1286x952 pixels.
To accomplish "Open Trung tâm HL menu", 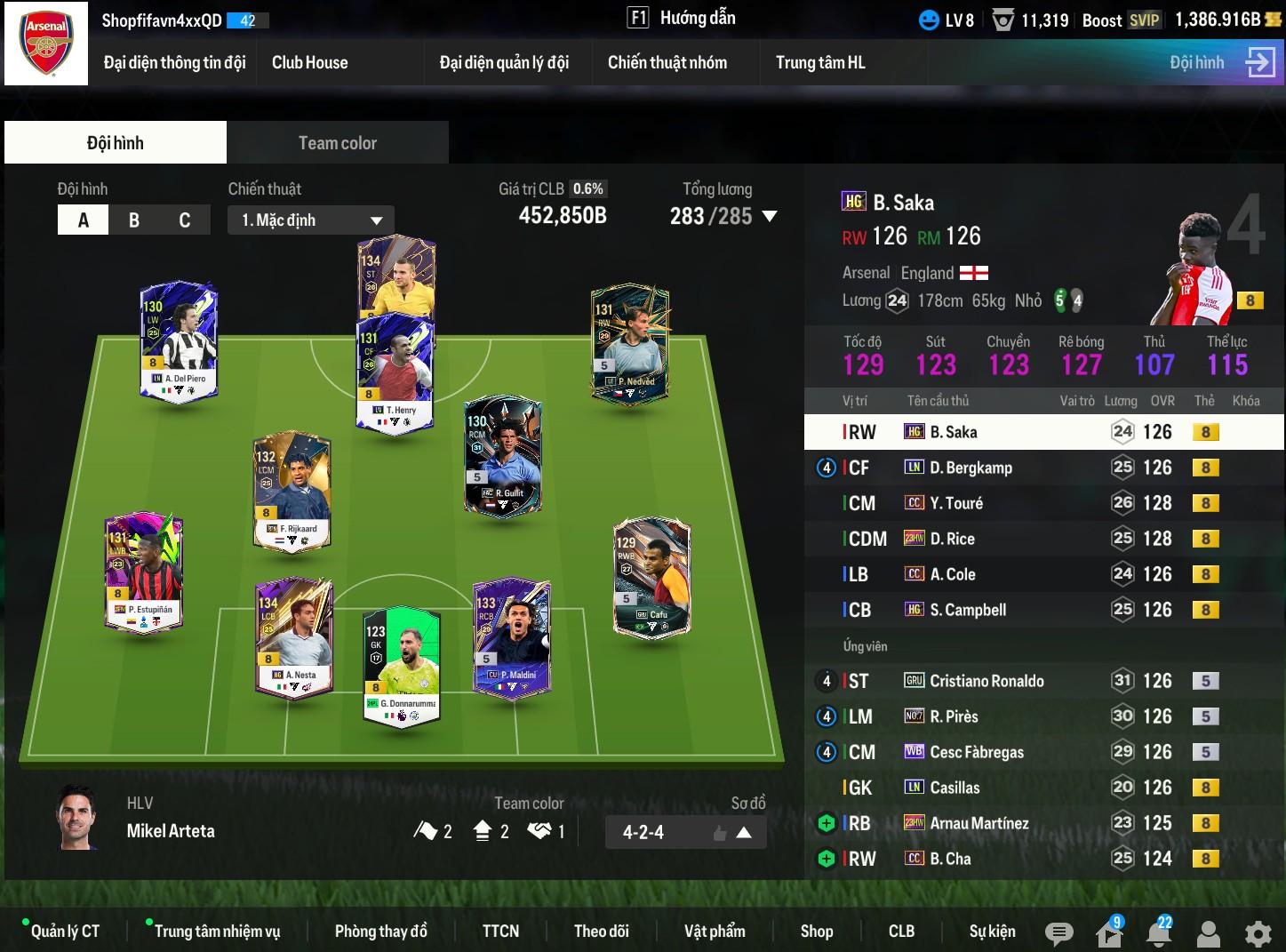I will (x=819, y=62).
